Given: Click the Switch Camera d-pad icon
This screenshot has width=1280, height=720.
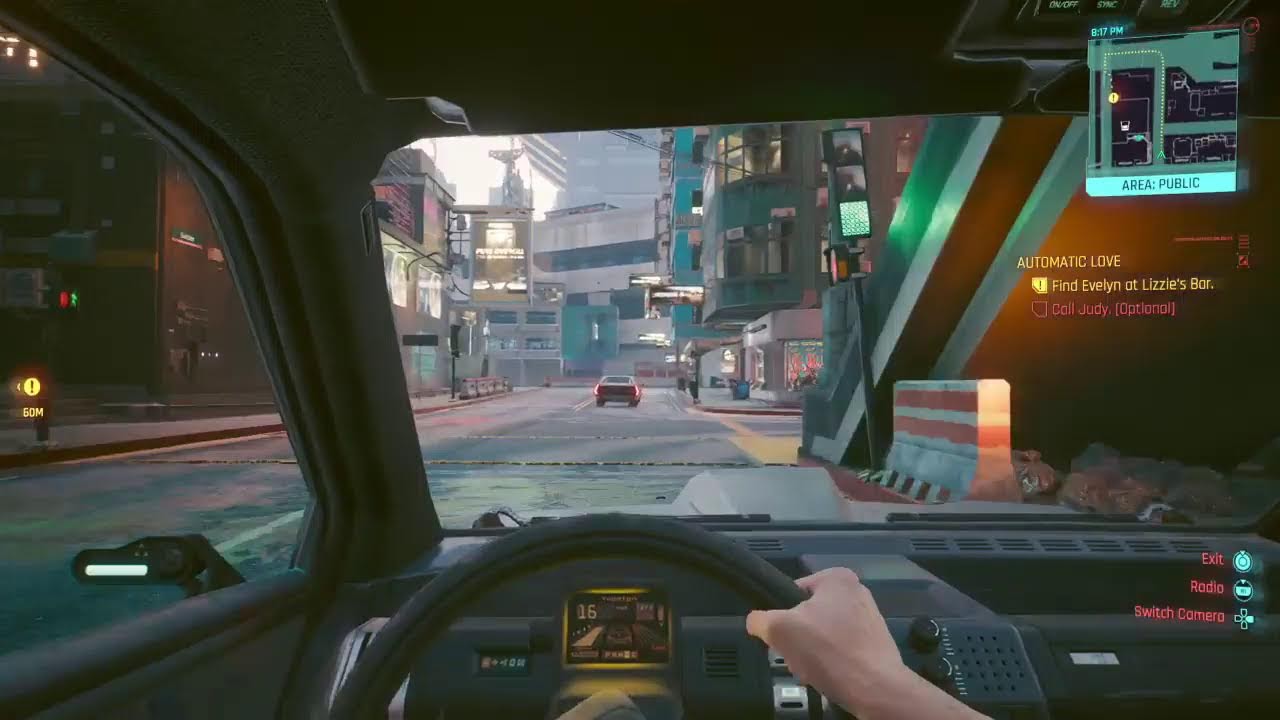Looking at the screenshot, I should click(x=1244, y=620).
